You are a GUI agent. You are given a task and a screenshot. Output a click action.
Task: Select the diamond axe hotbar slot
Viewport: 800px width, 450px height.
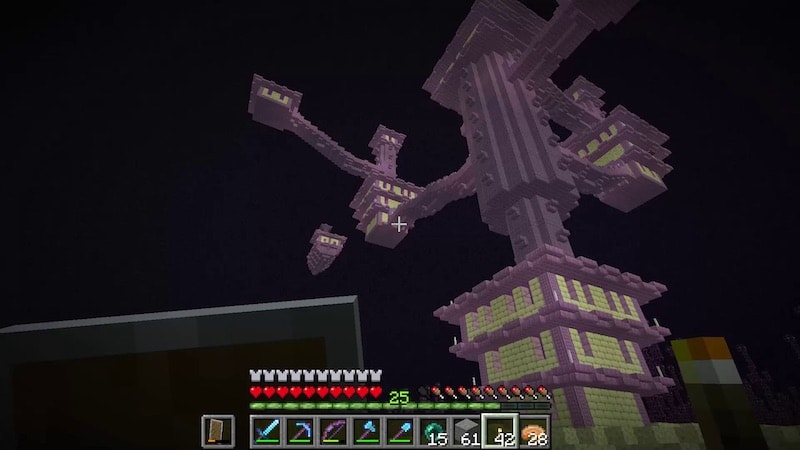(x=367, y=431)
